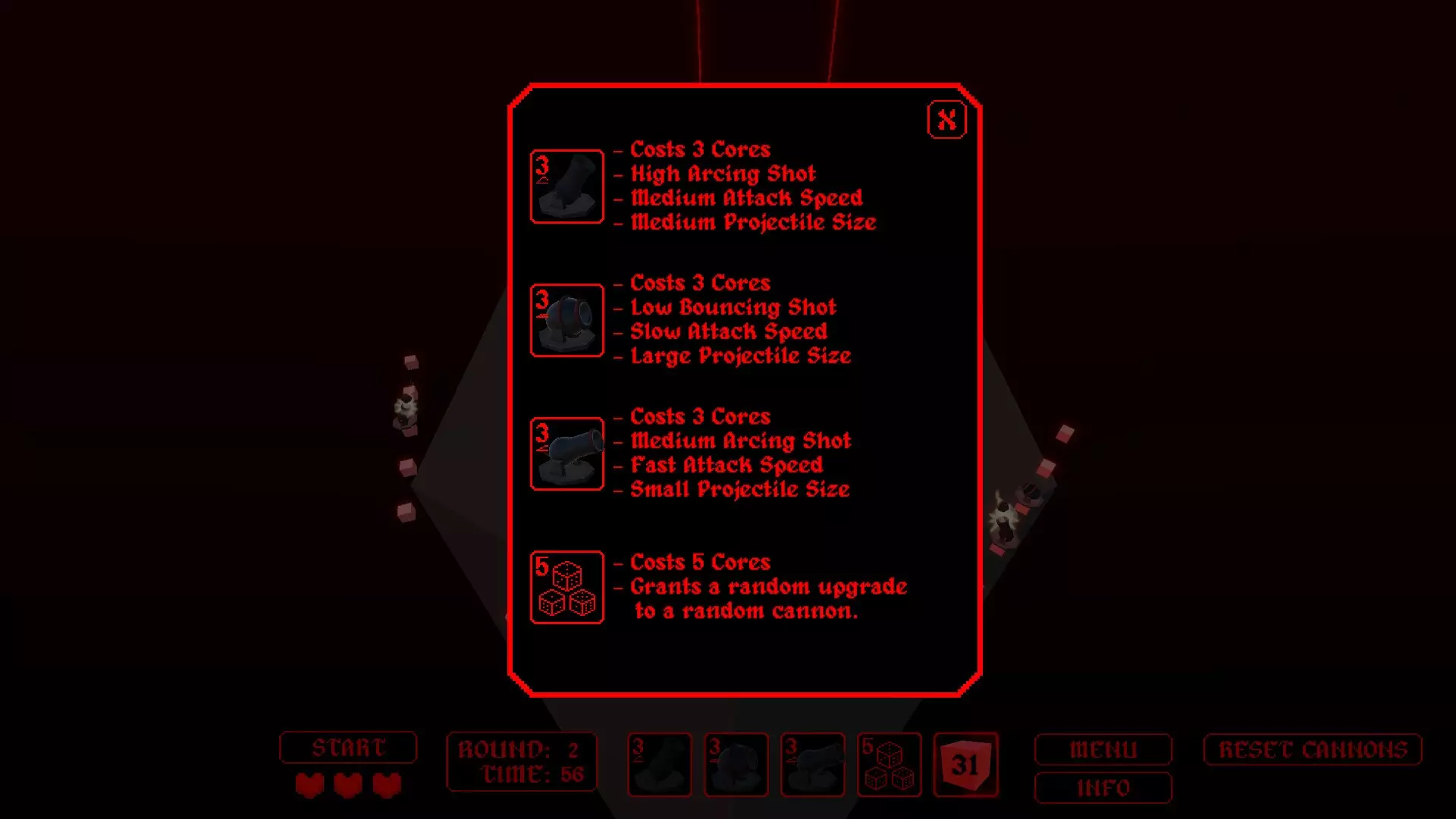Click the red core cube showing 31
Screen dimensions: 1456x819
click(x=966, y=764)
